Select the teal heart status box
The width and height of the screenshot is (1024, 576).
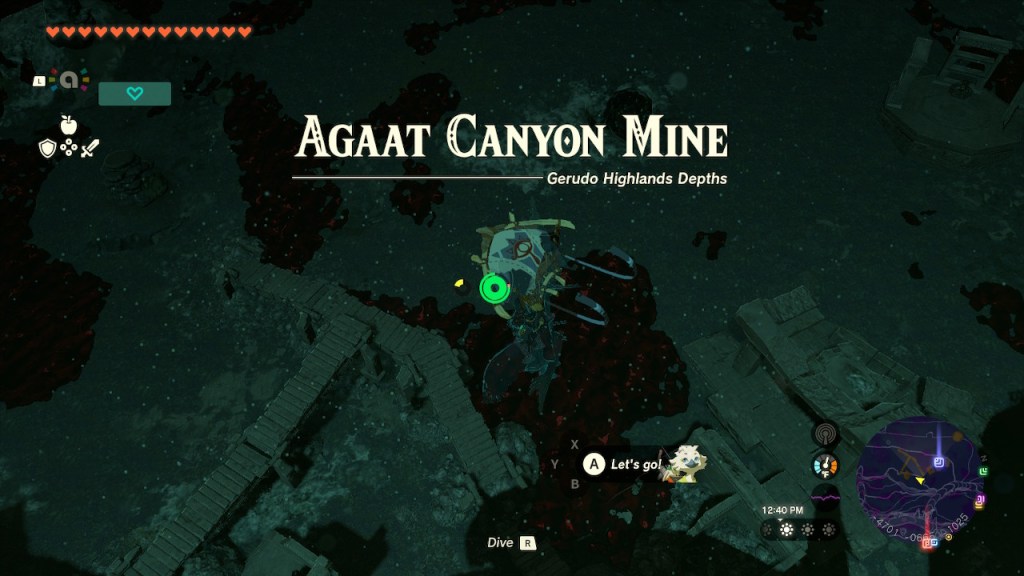tap(135, 94)
